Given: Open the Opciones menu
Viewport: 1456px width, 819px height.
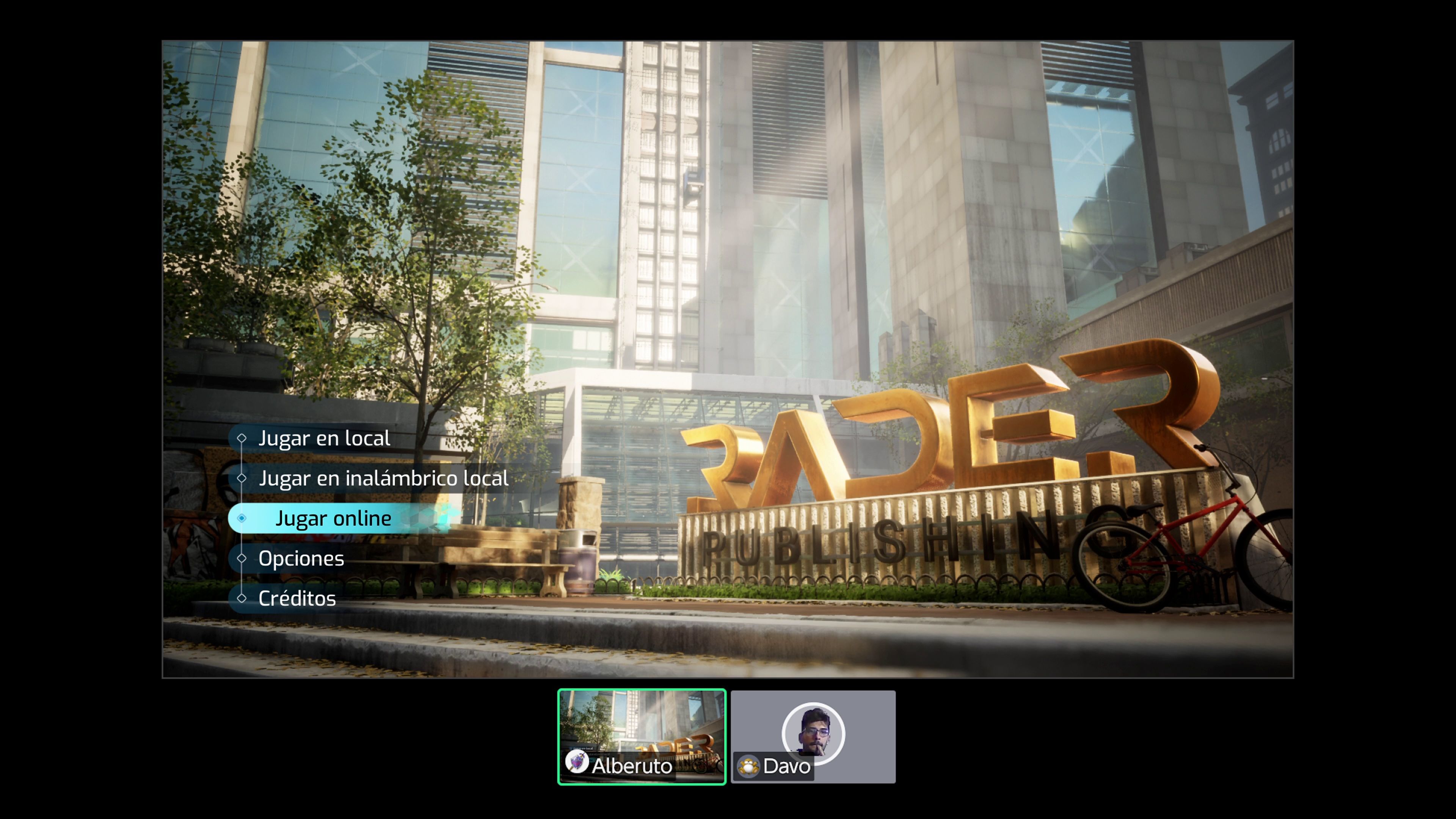Looking at the screenshot, I should click(301, 559).
